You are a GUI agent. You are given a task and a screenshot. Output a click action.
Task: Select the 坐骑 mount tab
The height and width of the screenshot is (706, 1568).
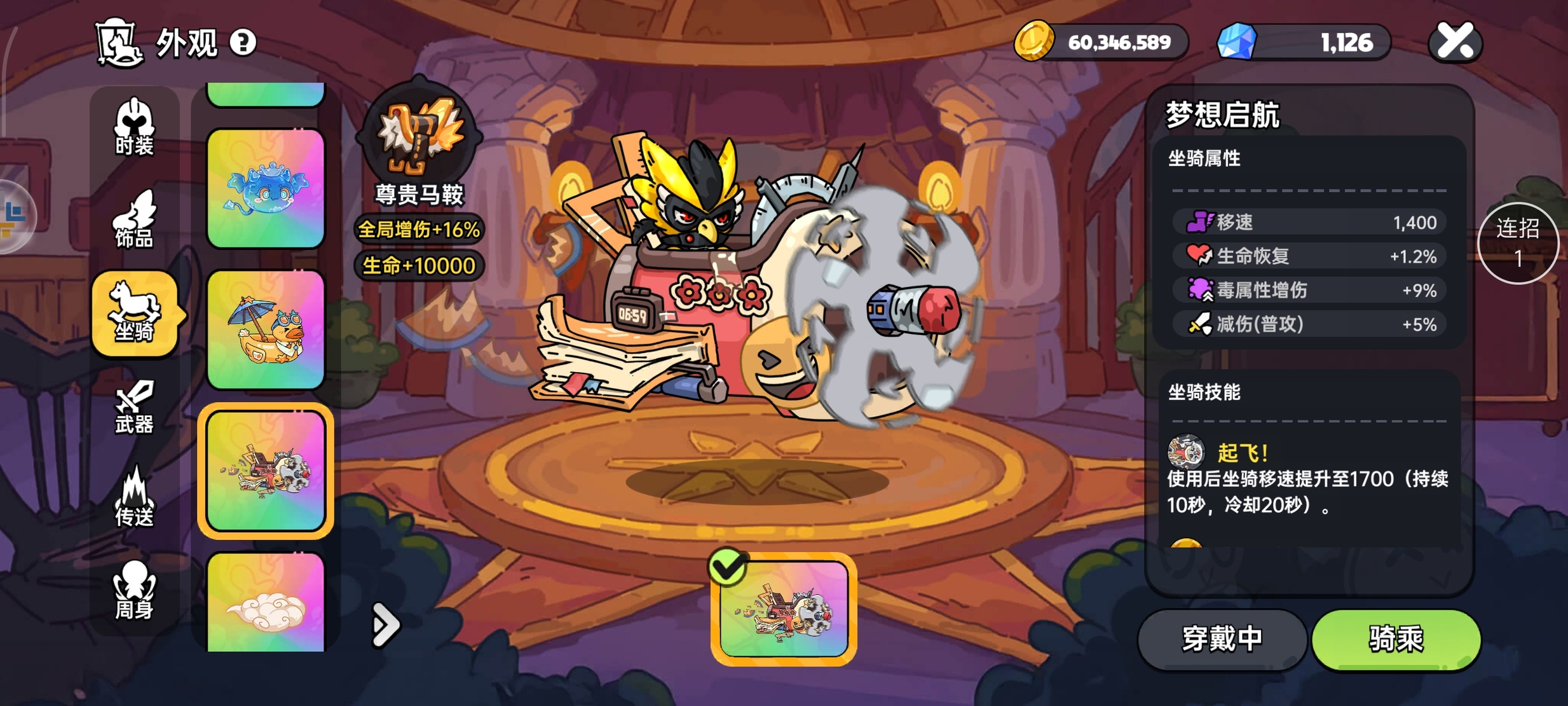coord(134,313)
